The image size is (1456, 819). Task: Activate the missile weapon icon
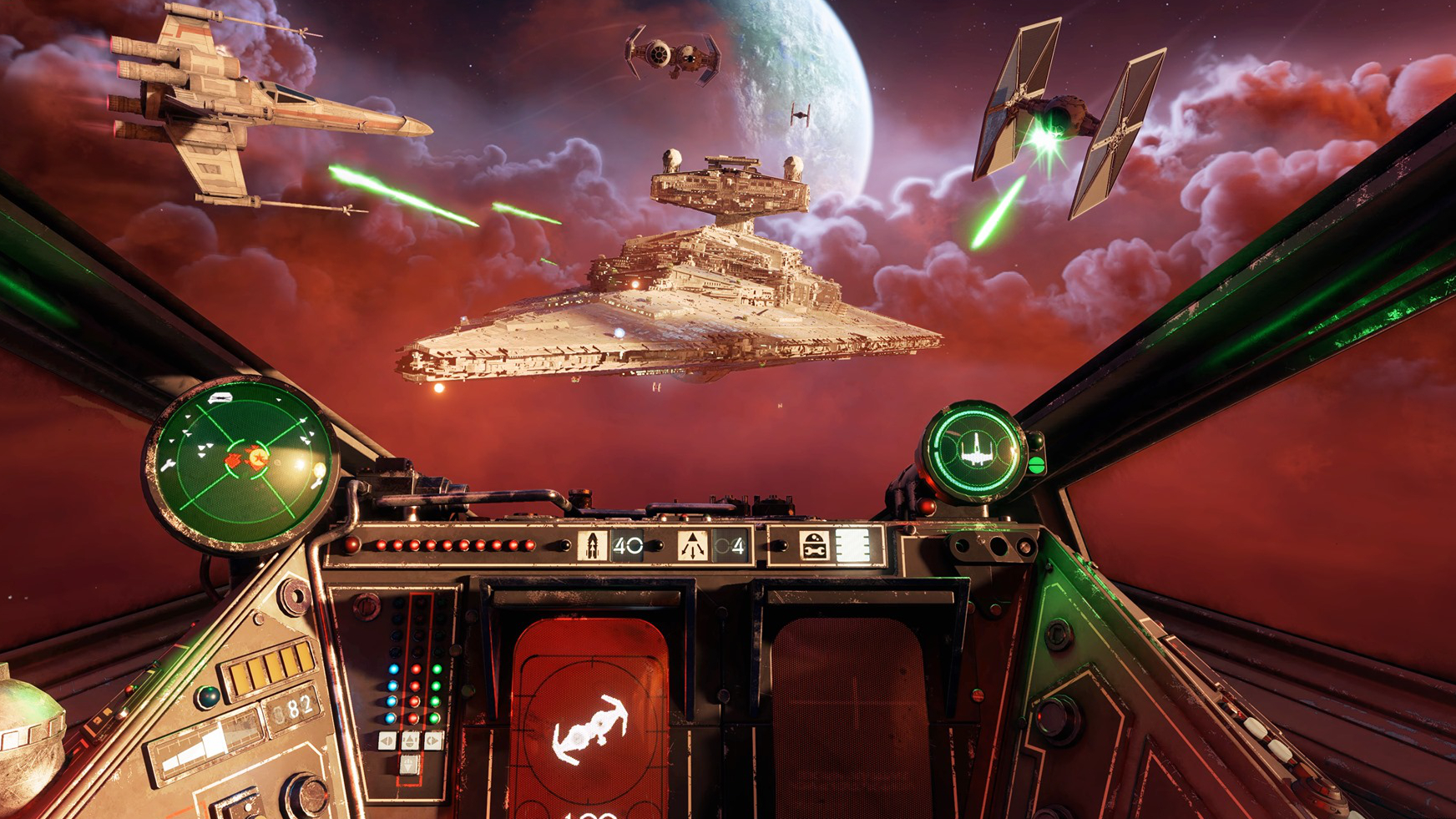pyautogui.click(x=592, y=546)
